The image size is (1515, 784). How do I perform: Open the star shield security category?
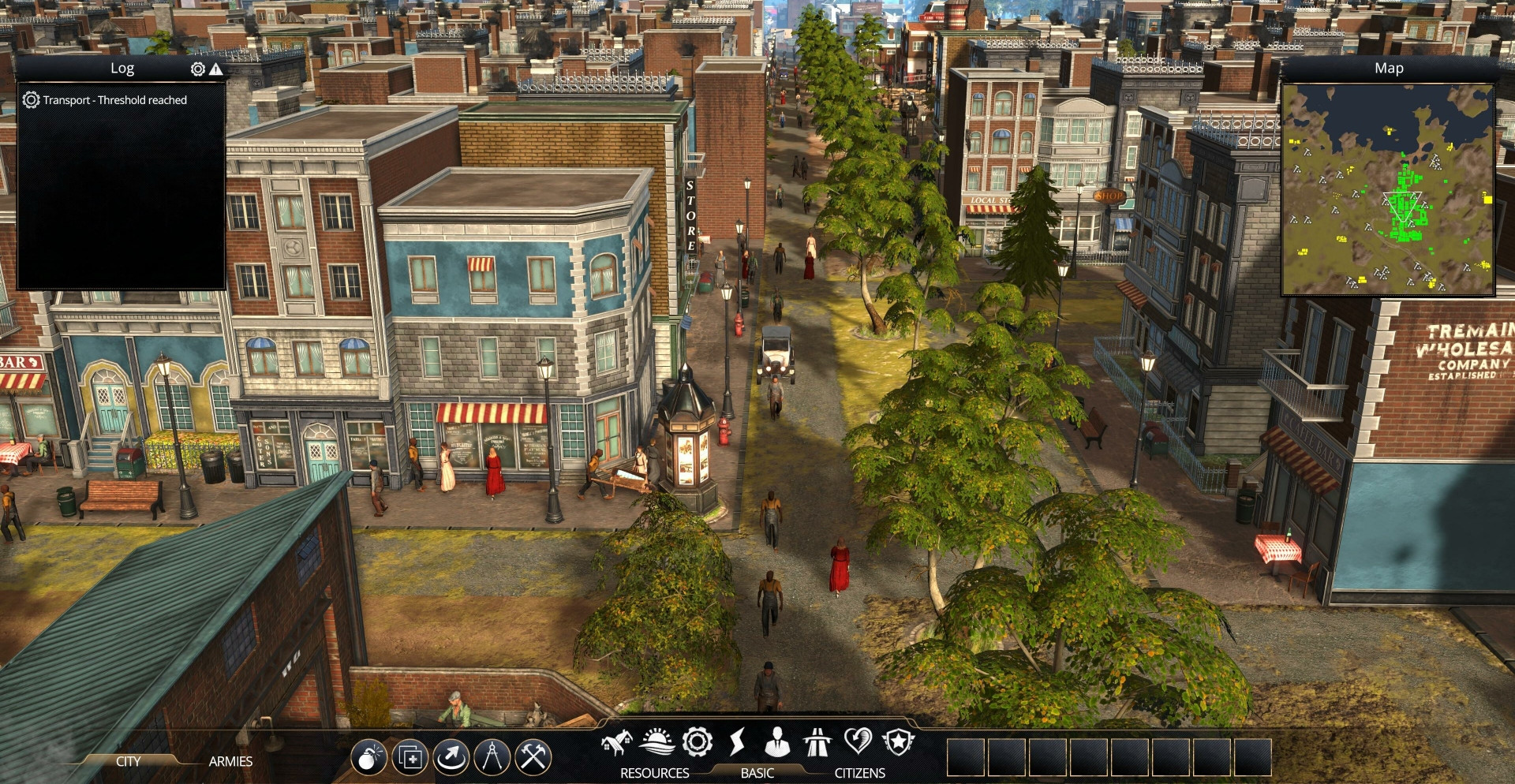point(898,742)
